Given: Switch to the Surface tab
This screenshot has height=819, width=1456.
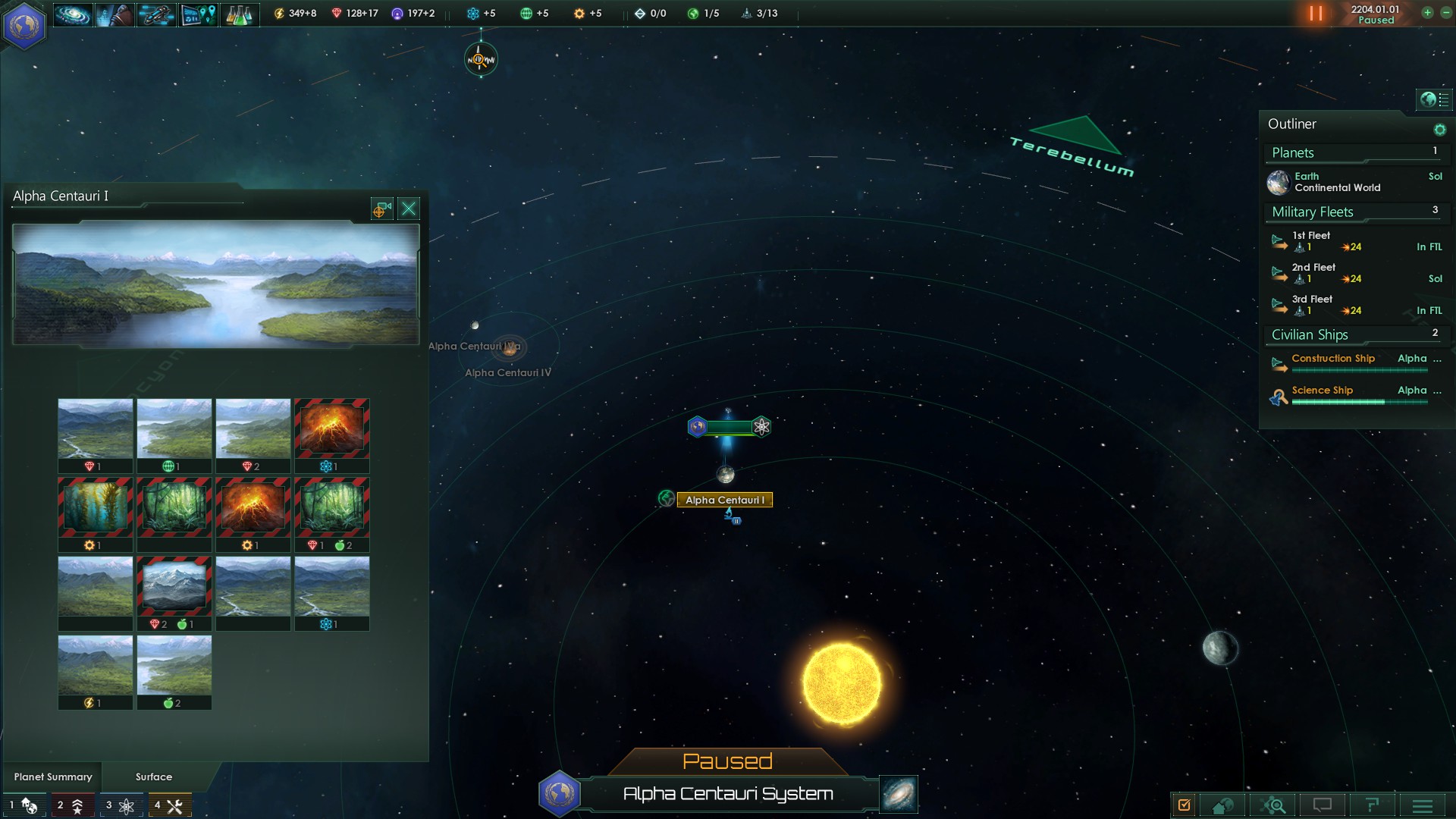Looking at the screenshot, I should click(154, 777).
